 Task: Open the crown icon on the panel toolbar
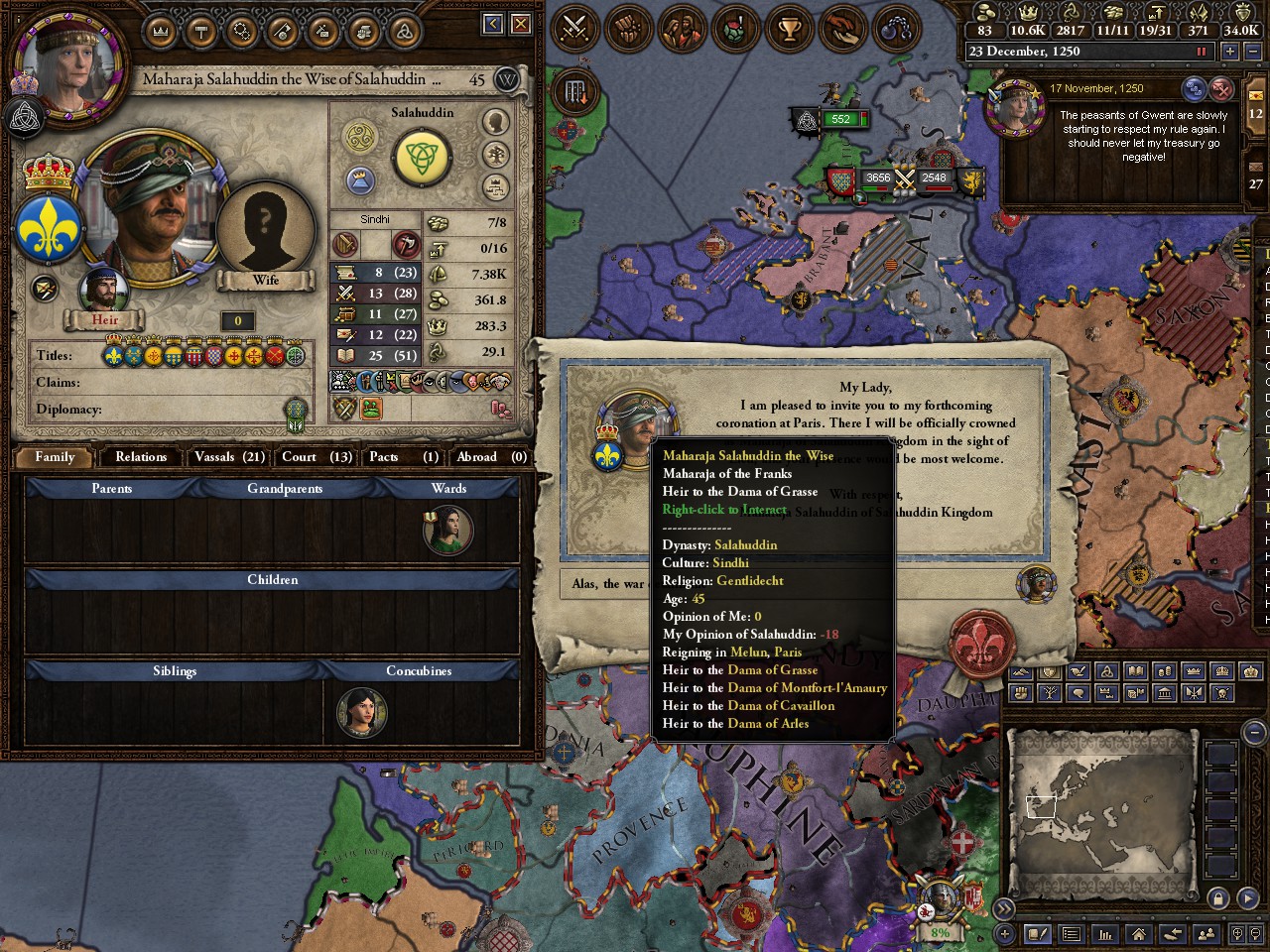(x=160, y=32)
